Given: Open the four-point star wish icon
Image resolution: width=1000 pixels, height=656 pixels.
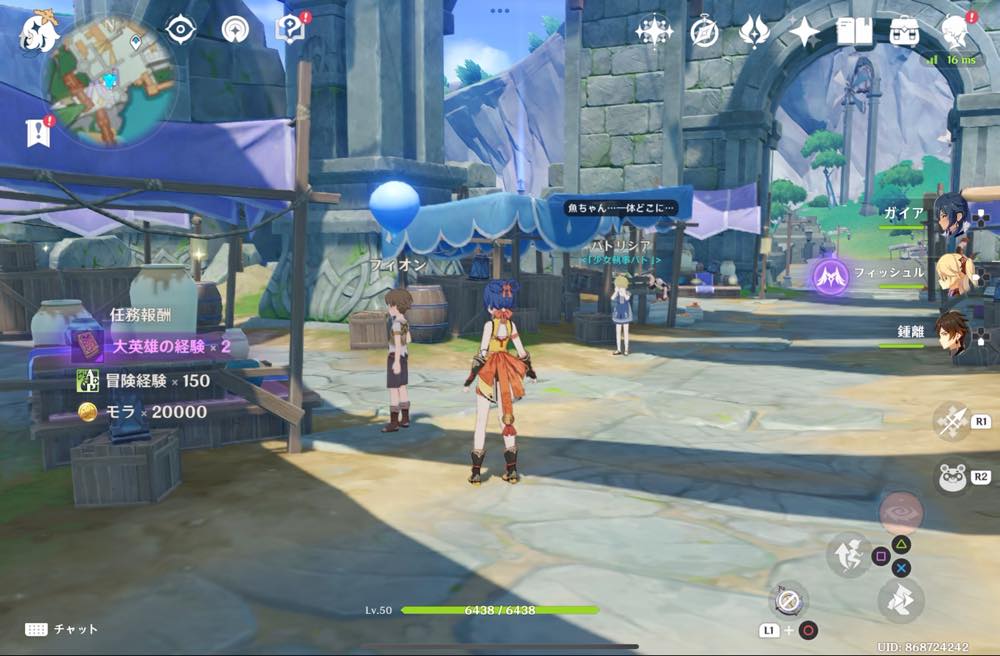Looking at the screenshot, I should [804, 32].
